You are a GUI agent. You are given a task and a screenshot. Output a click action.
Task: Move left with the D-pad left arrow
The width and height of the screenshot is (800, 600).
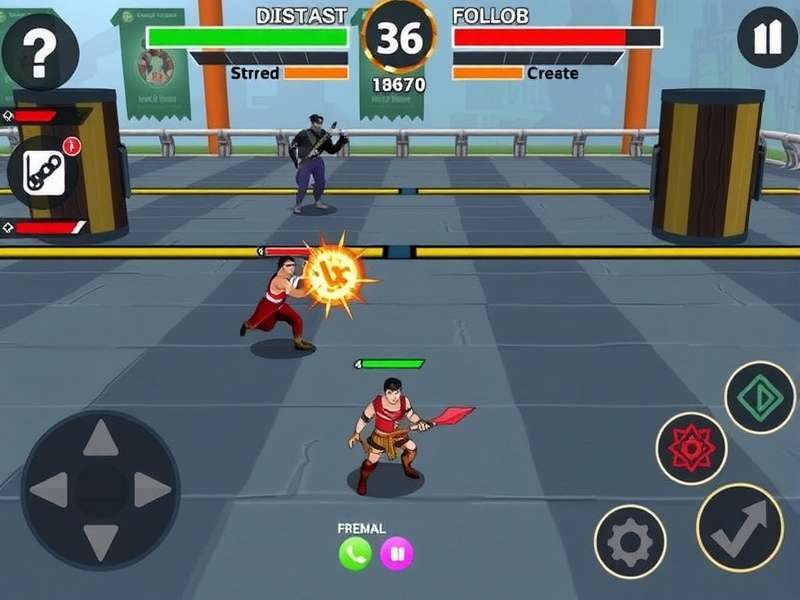(49, 490)
